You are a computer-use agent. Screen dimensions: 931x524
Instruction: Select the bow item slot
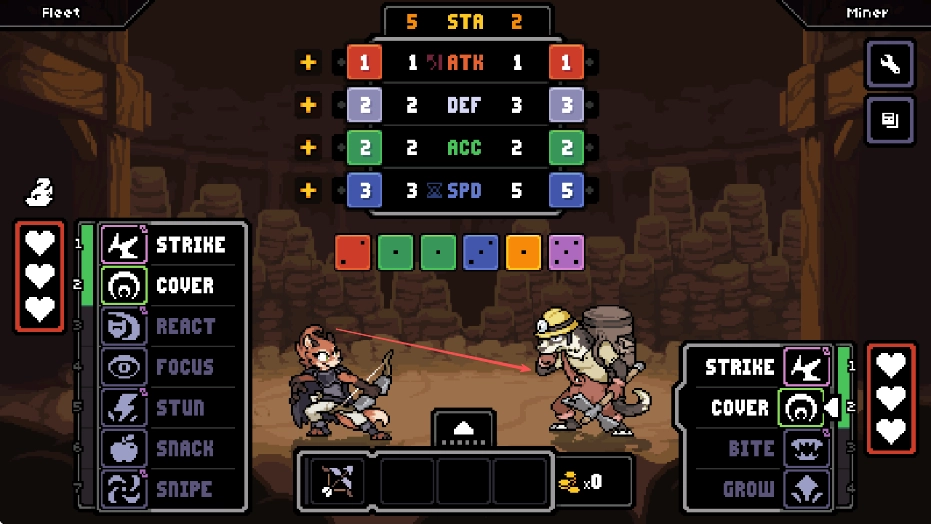point(334,482)
